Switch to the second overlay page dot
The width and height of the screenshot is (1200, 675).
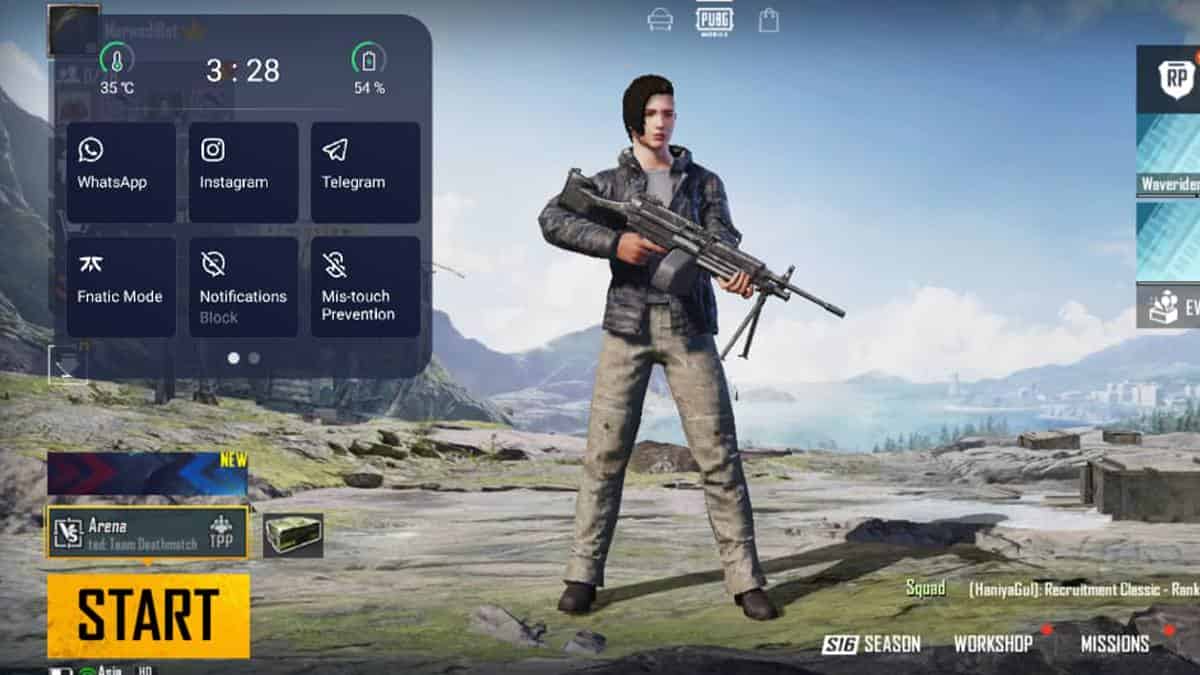pyautogui.click(x=254, y=357)
